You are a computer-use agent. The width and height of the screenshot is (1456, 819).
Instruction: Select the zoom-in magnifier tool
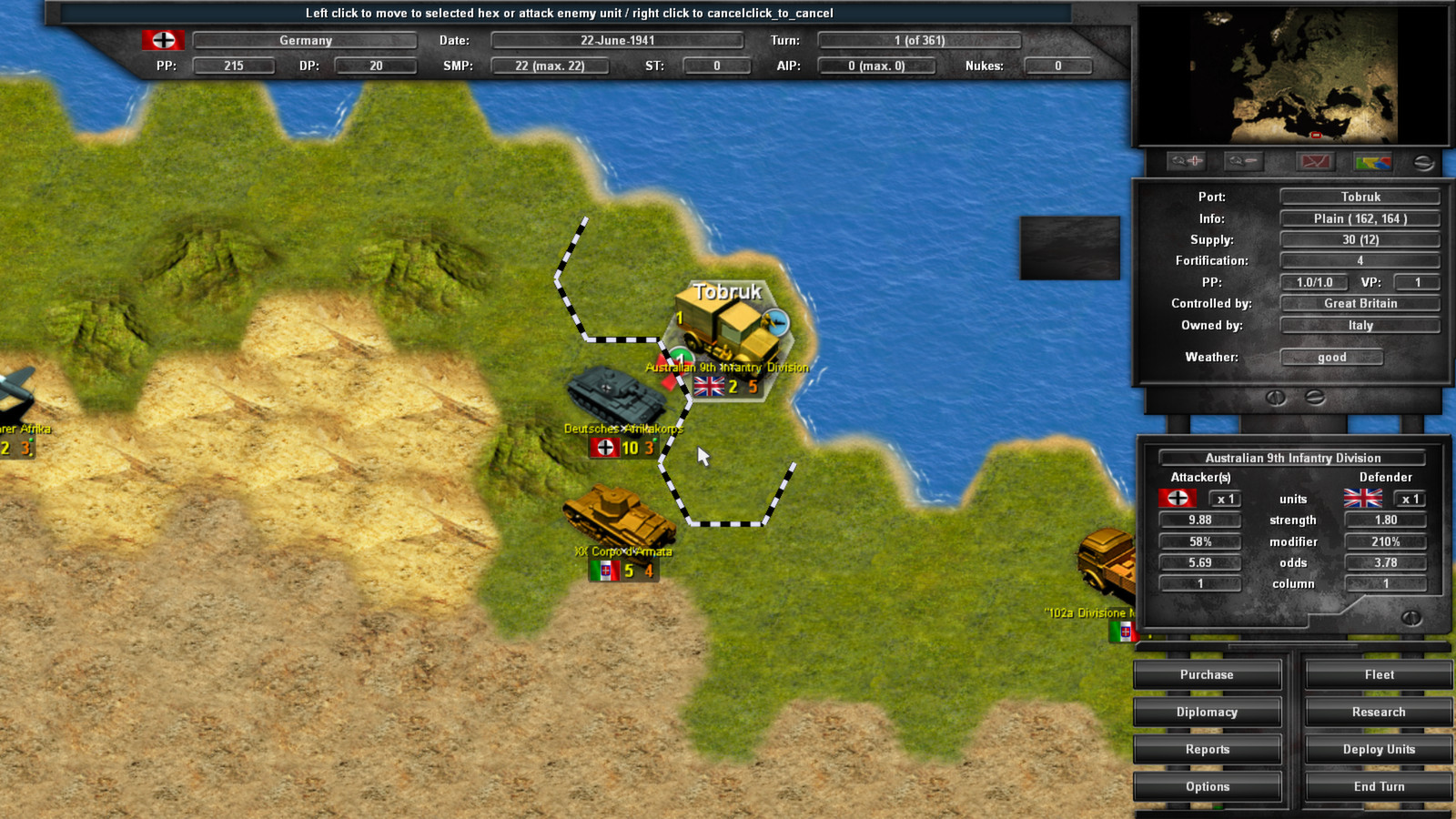[1186, 161]
